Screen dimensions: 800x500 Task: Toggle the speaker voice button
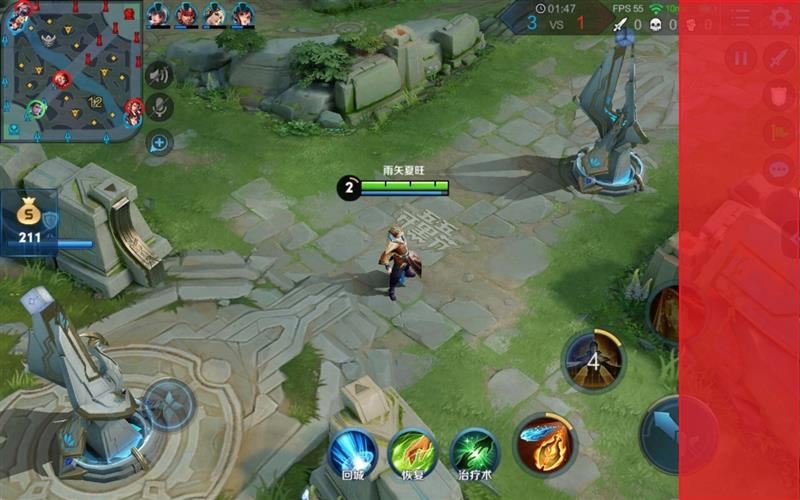159,74
